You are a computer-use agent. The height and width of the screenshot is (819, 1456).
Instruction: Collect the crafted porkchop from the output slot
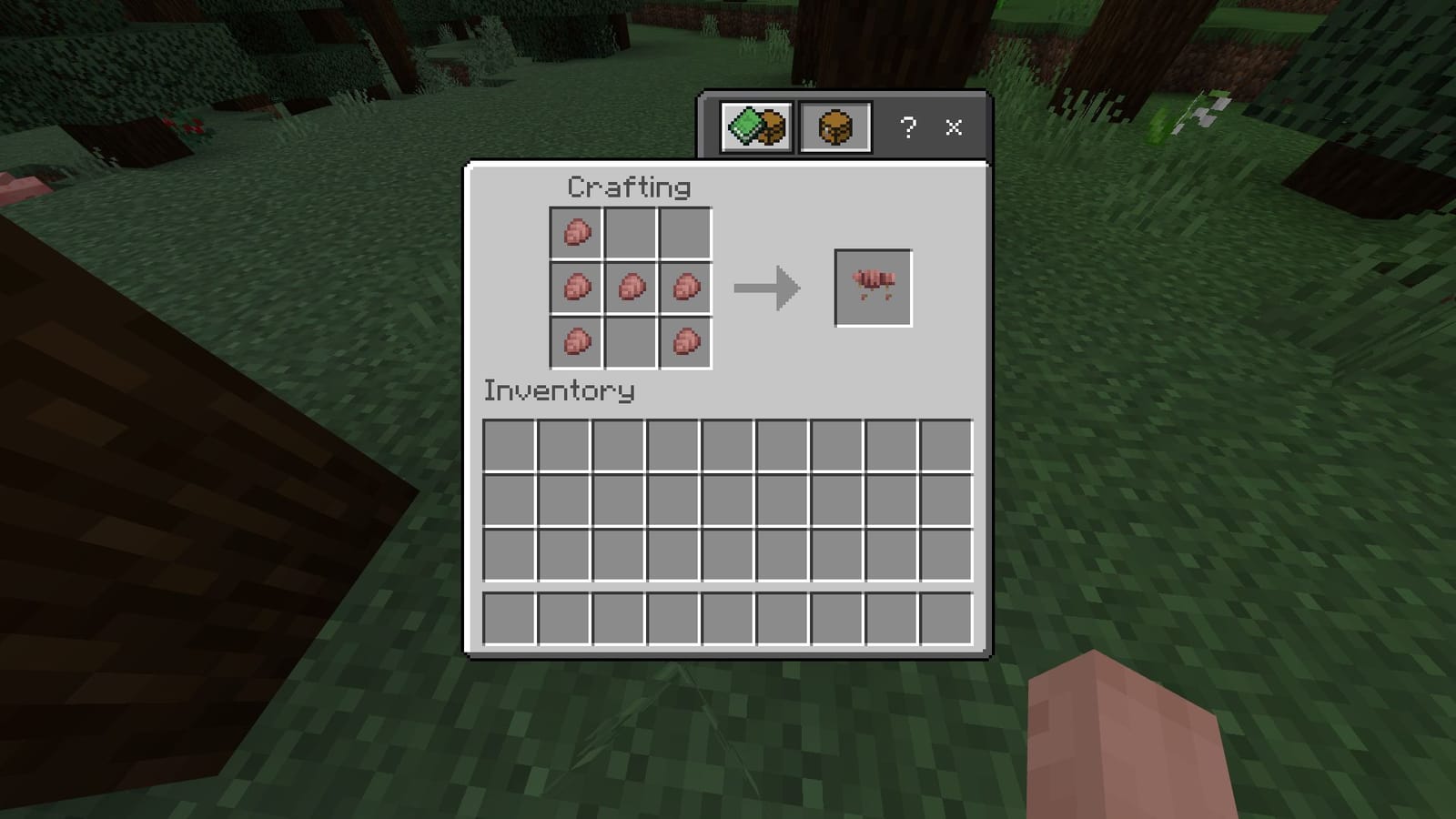[x=872, y=285]
